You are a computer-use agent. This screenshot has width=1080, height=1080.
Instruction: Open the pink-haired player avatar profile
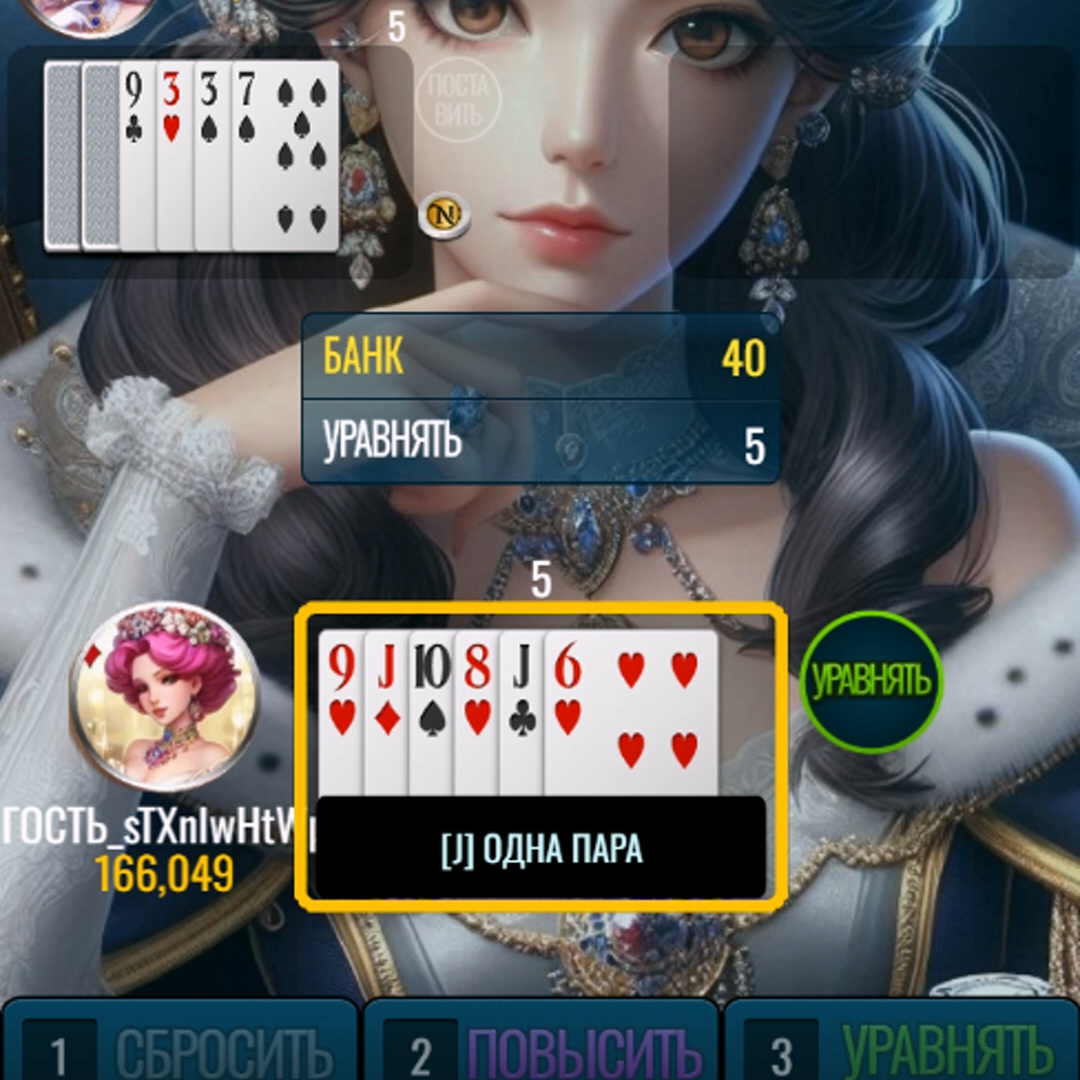coord(165,696)
